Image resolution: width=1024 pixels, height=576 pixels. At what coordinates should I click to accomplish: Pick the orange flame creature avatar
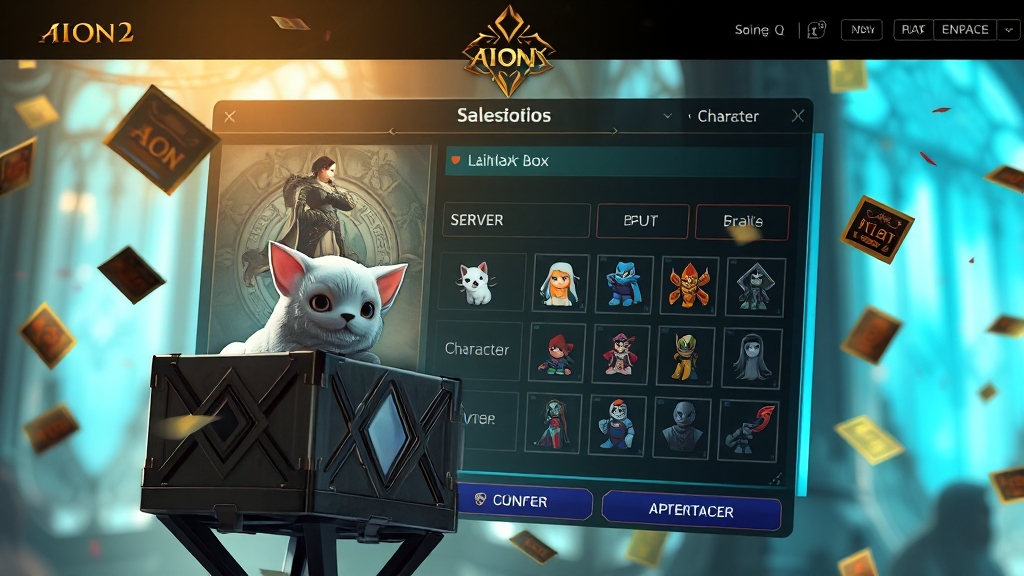(689, 283)
